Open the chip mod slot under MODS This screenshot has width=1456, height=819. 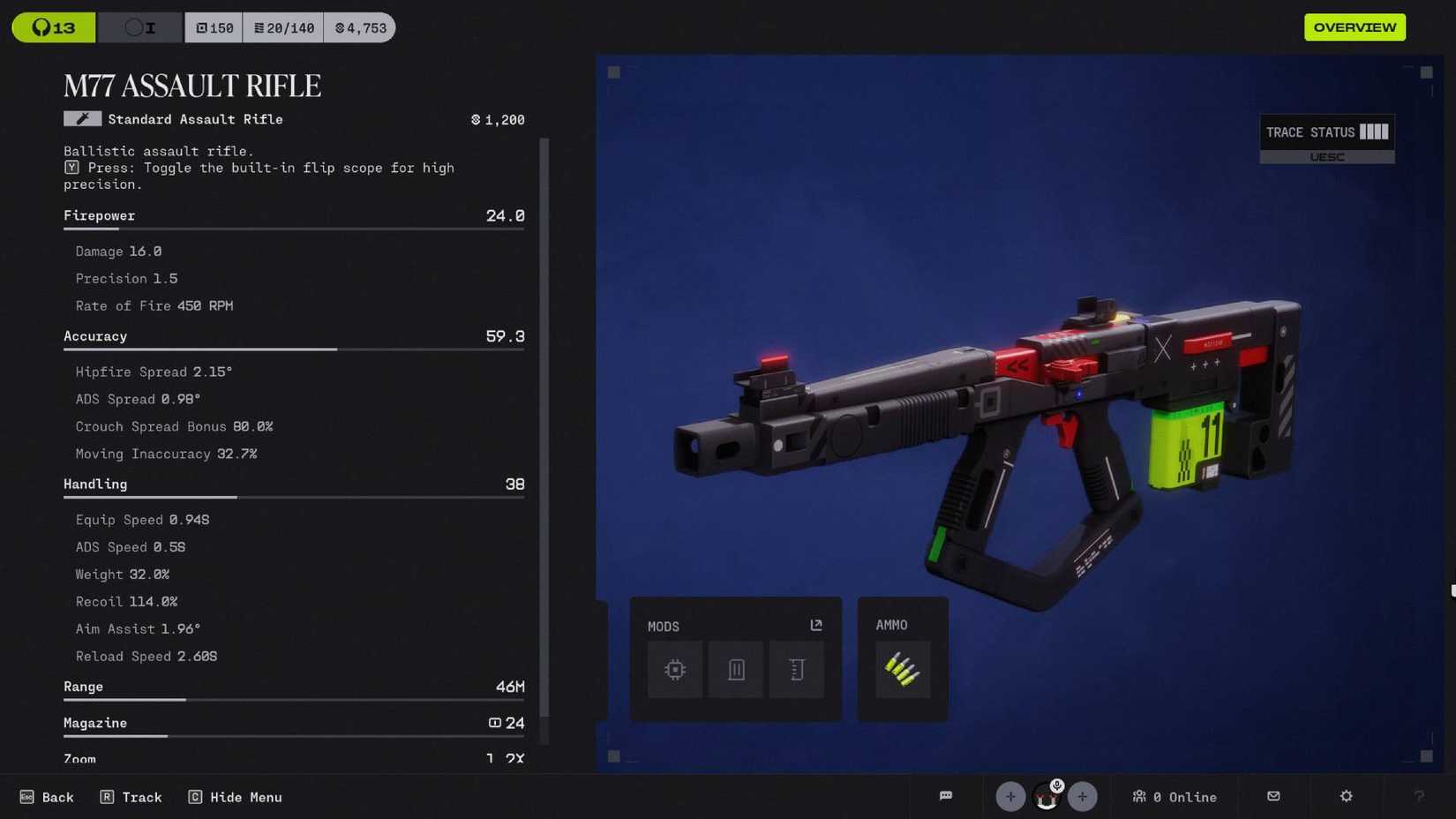pyautogui.click(x=674, y=669)
